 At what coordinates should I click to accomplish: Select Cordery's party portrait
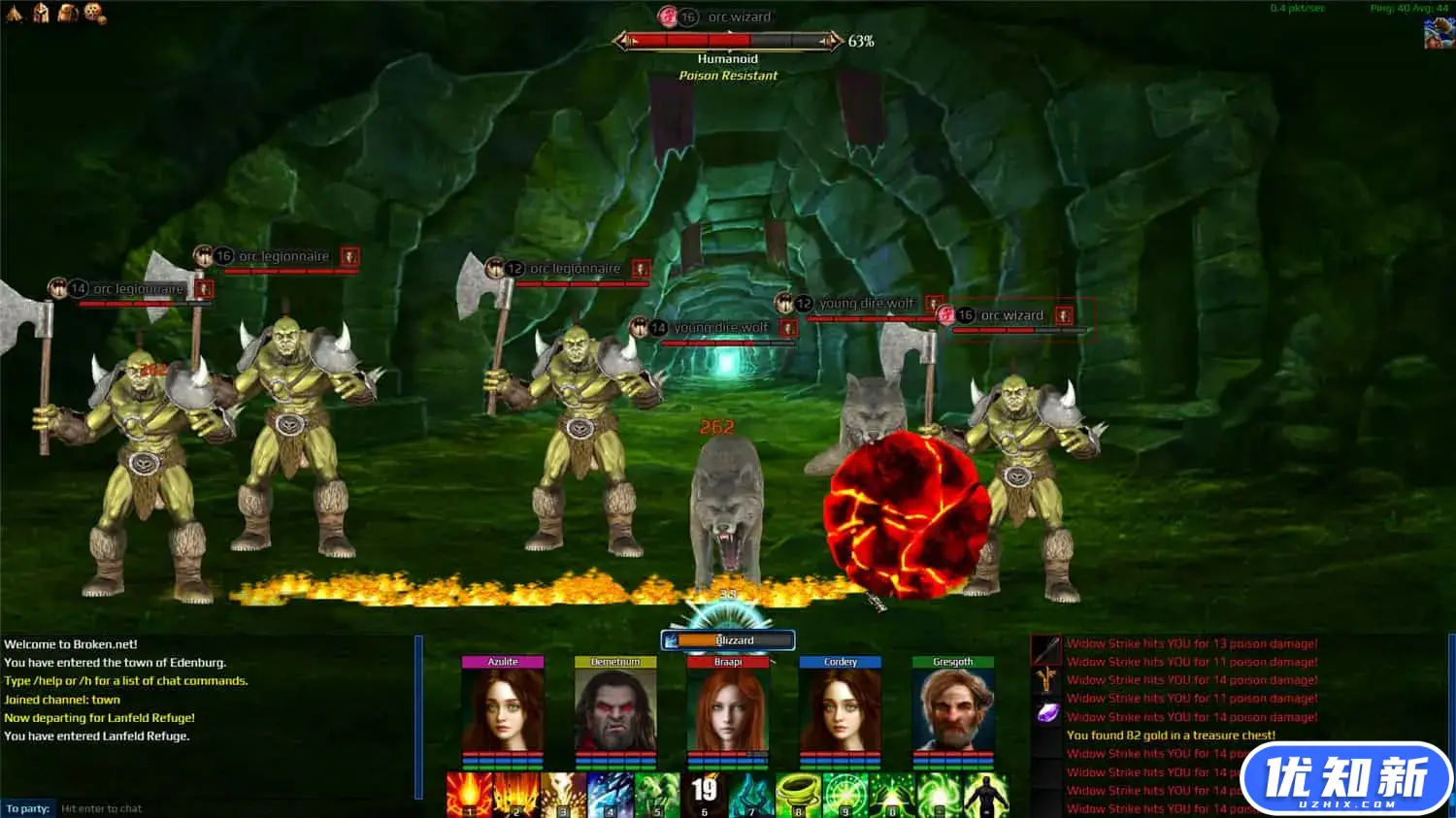[841, 708]
